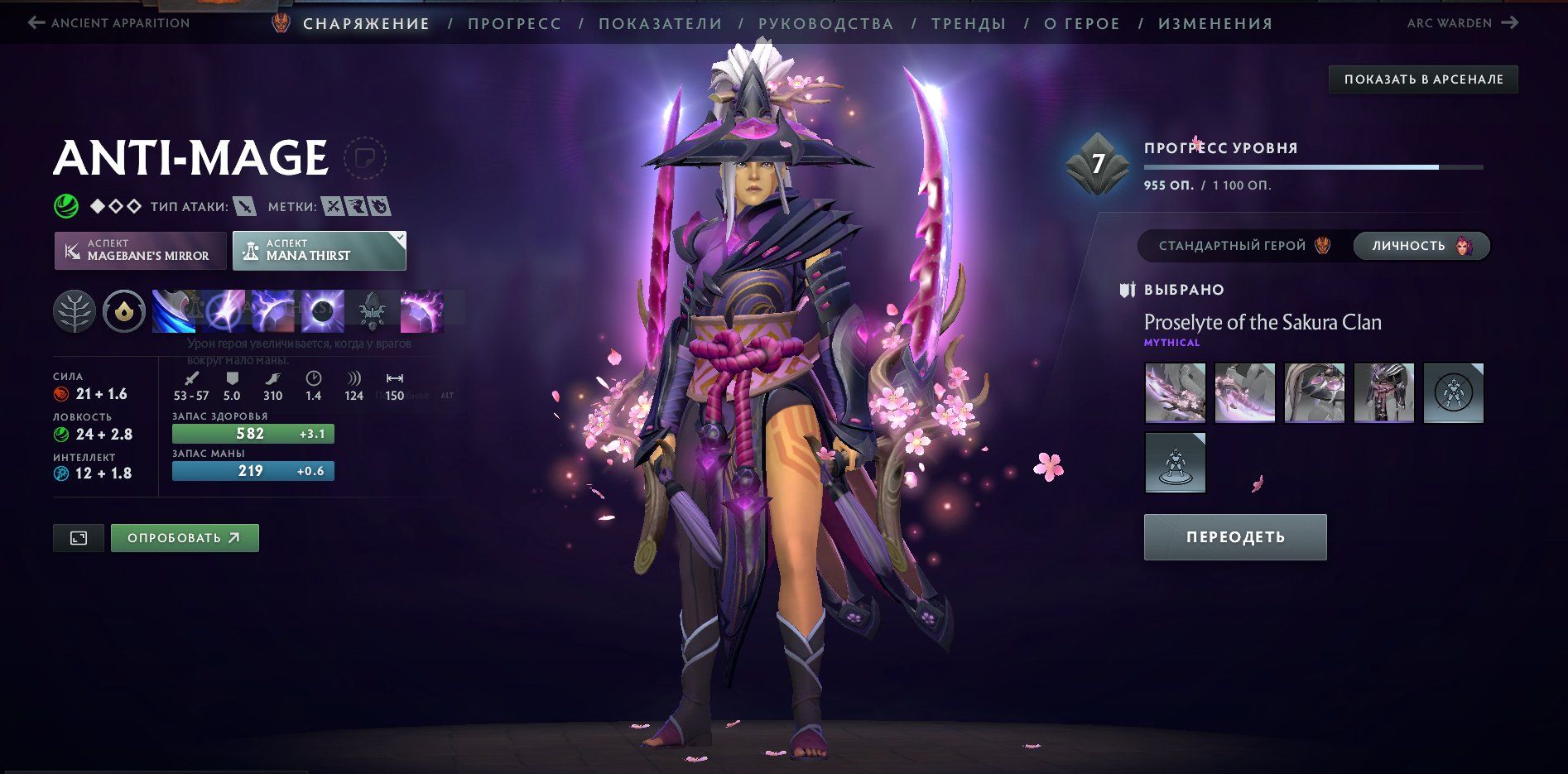Open the Руководства tab
This screenshot has width=1568, height=774.
(825, 24)
